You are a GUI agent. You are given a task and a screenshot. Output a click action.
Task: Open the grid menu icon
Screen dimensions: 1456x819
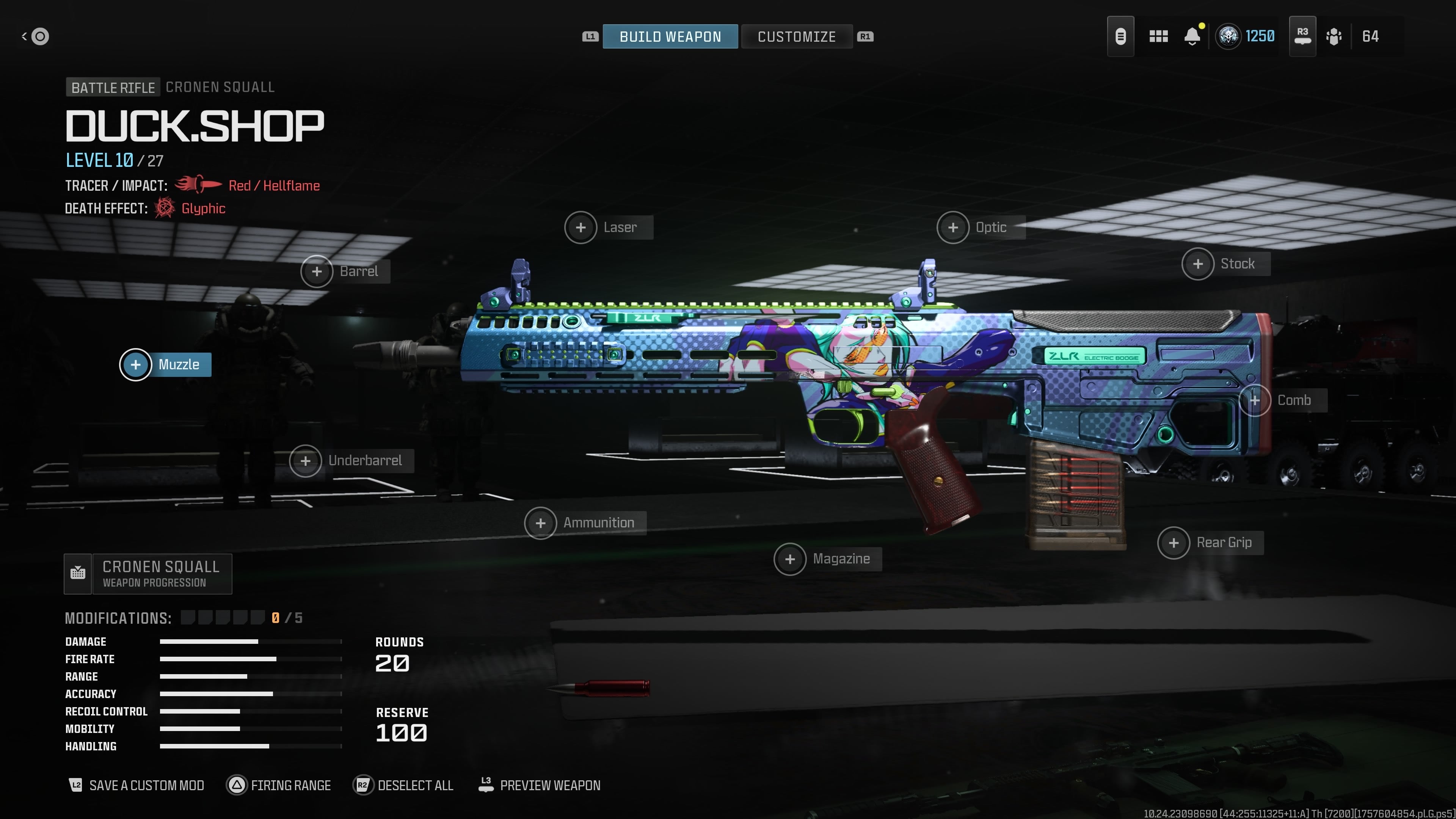click(1158, 37)
